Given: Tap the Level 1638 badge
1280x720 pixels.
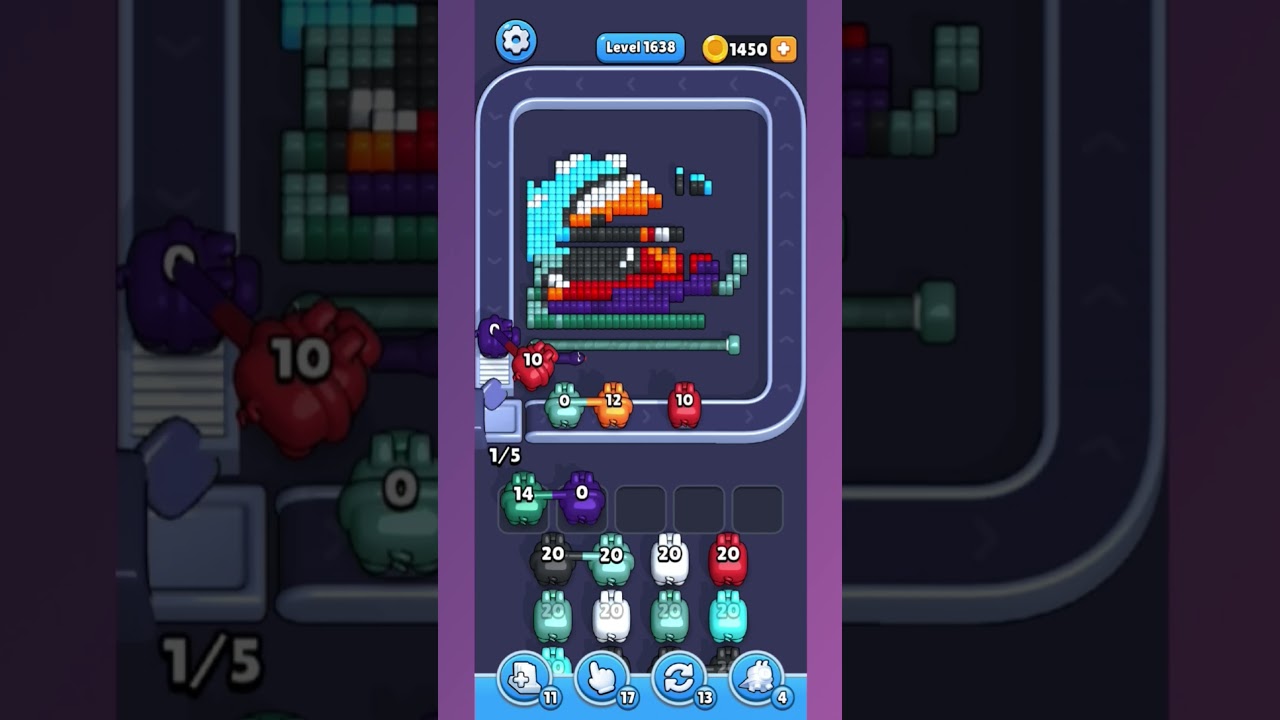Looking at the screenshot, I should tap(640, 46).
